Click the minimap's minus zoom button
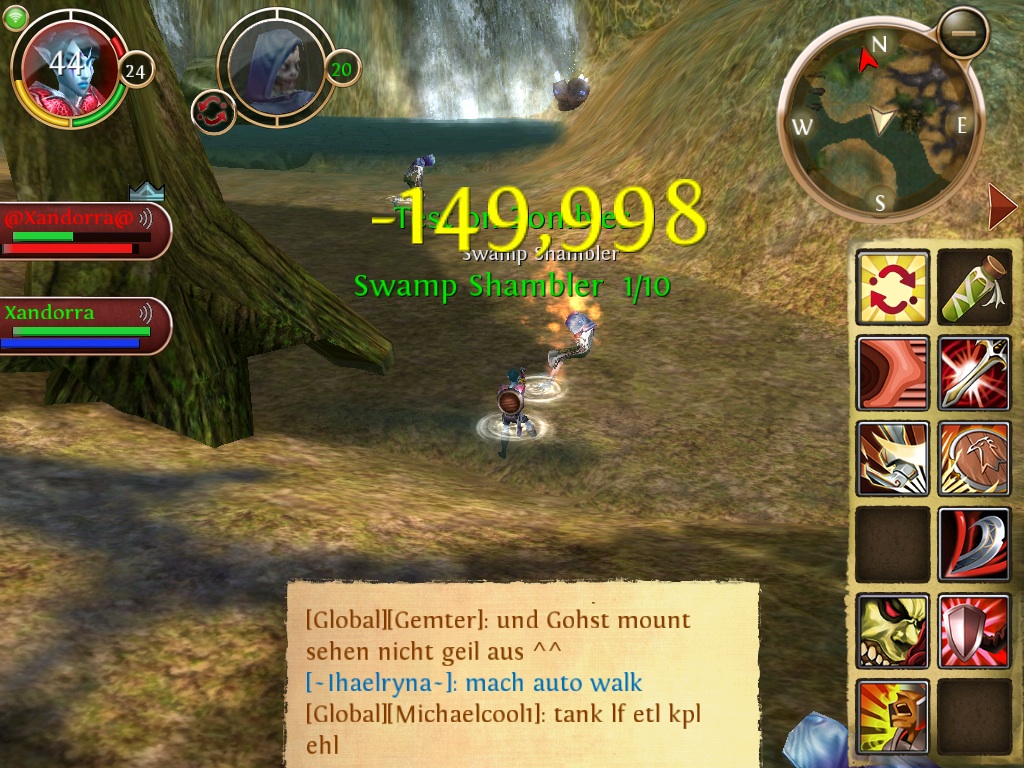This screenshot has width=1024, height=768. pyautogui.click(x=963, y=34)
